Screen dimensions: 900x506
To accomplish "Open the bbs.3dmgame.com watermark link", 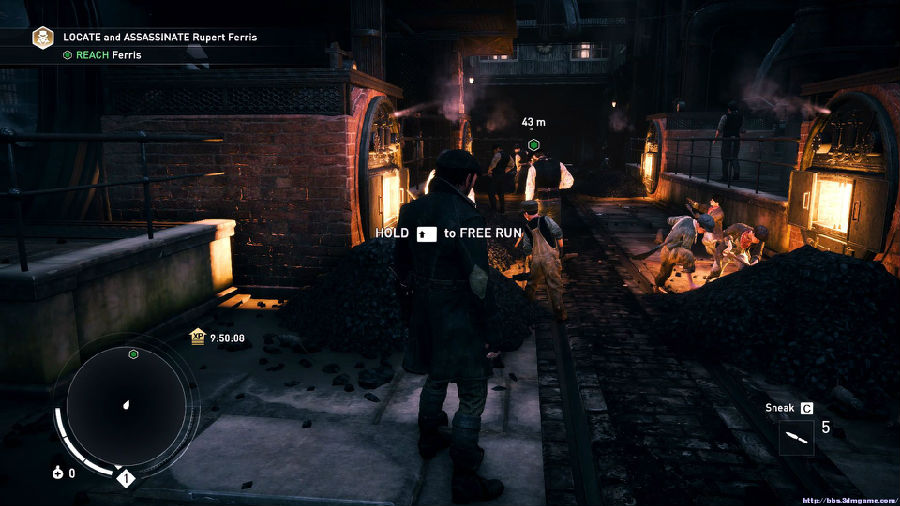I will [846, 497].
